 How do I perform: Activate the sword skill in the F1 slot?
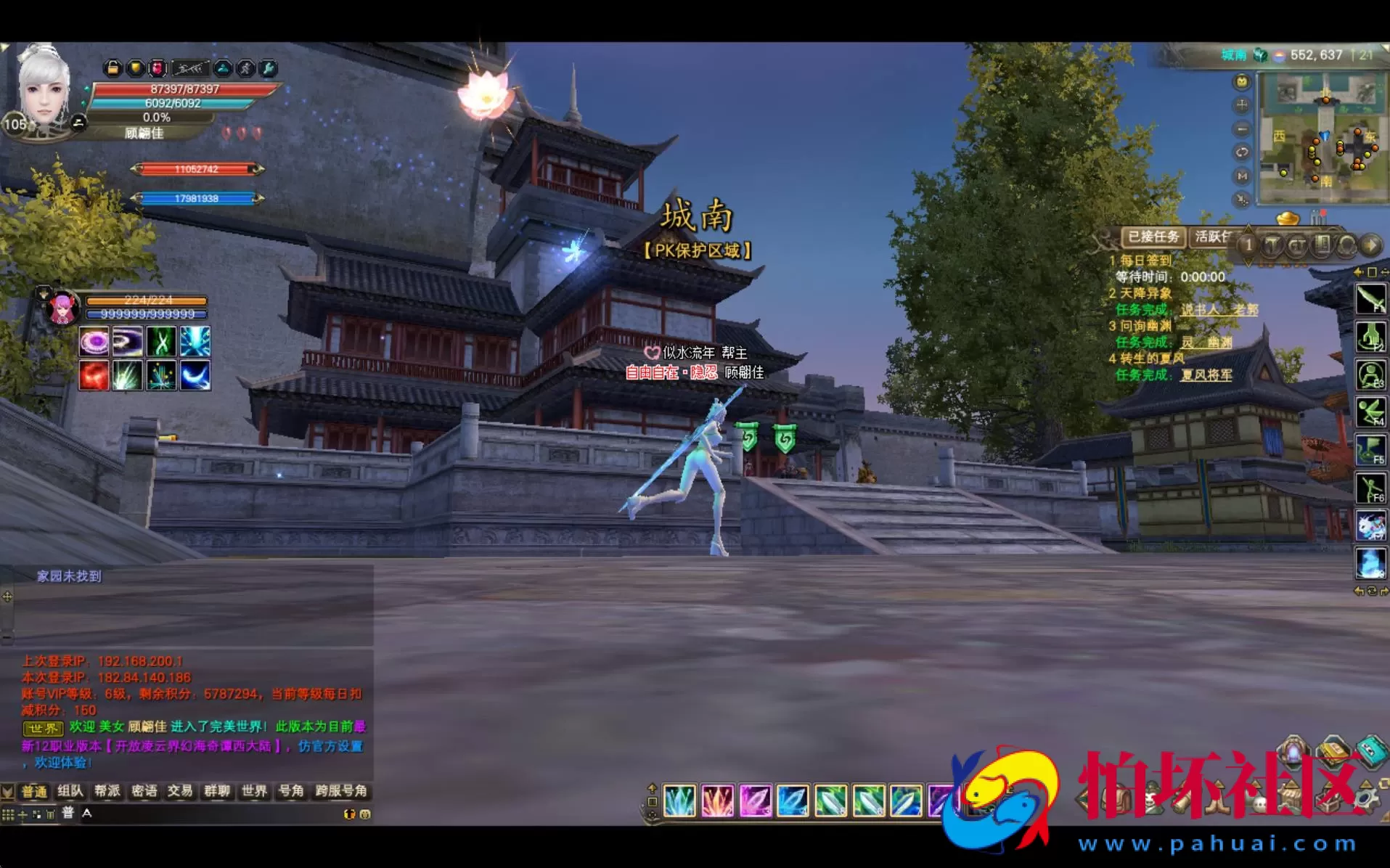(x=1370, y=298)
